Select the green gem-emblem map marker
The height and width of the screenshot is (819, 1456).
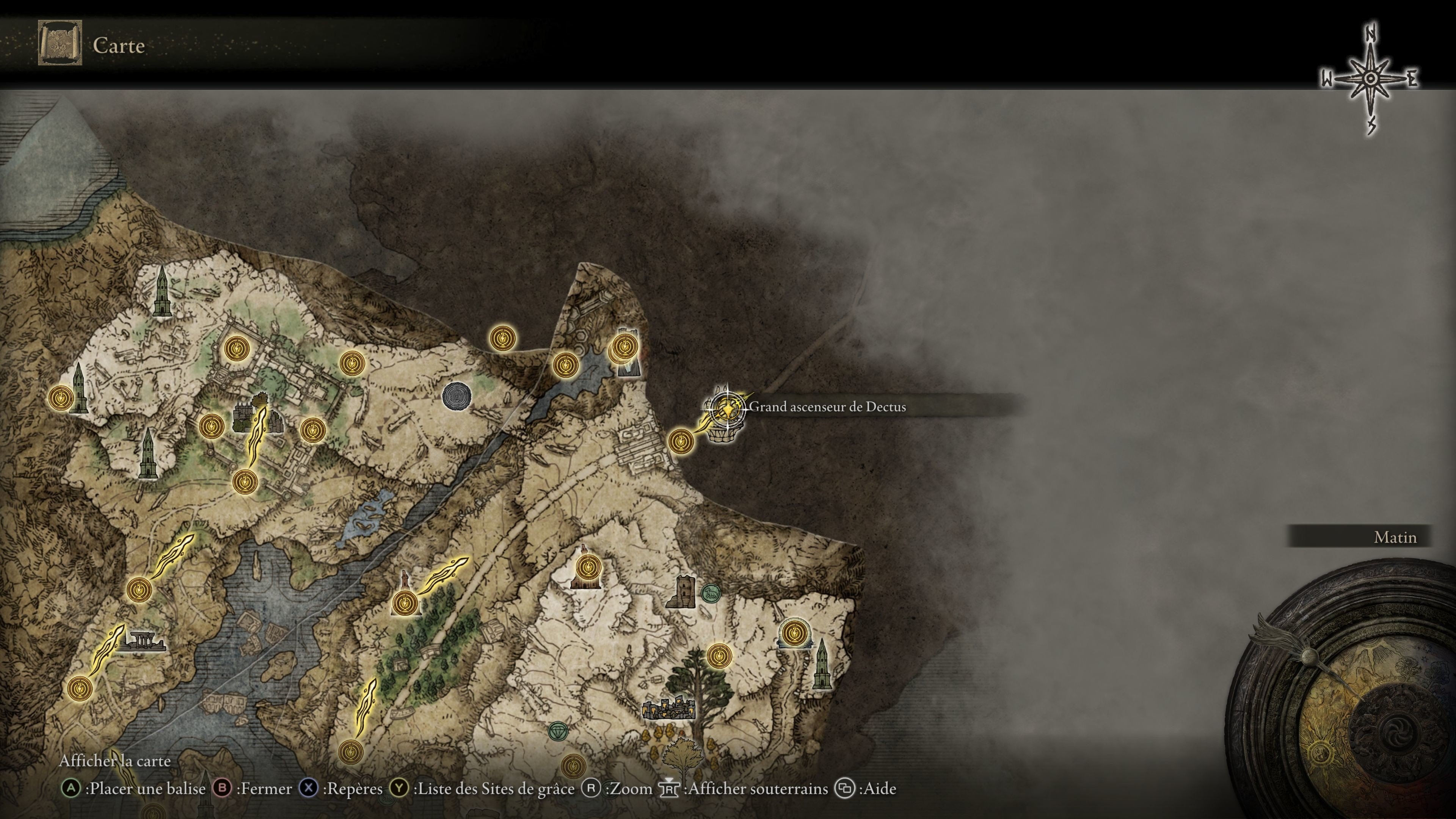[x=559, y=731]
